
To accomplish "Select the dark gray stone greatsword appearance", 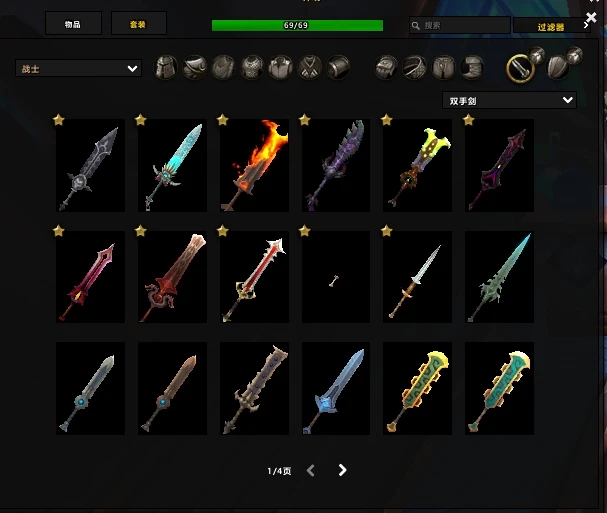I will (90, 165).
